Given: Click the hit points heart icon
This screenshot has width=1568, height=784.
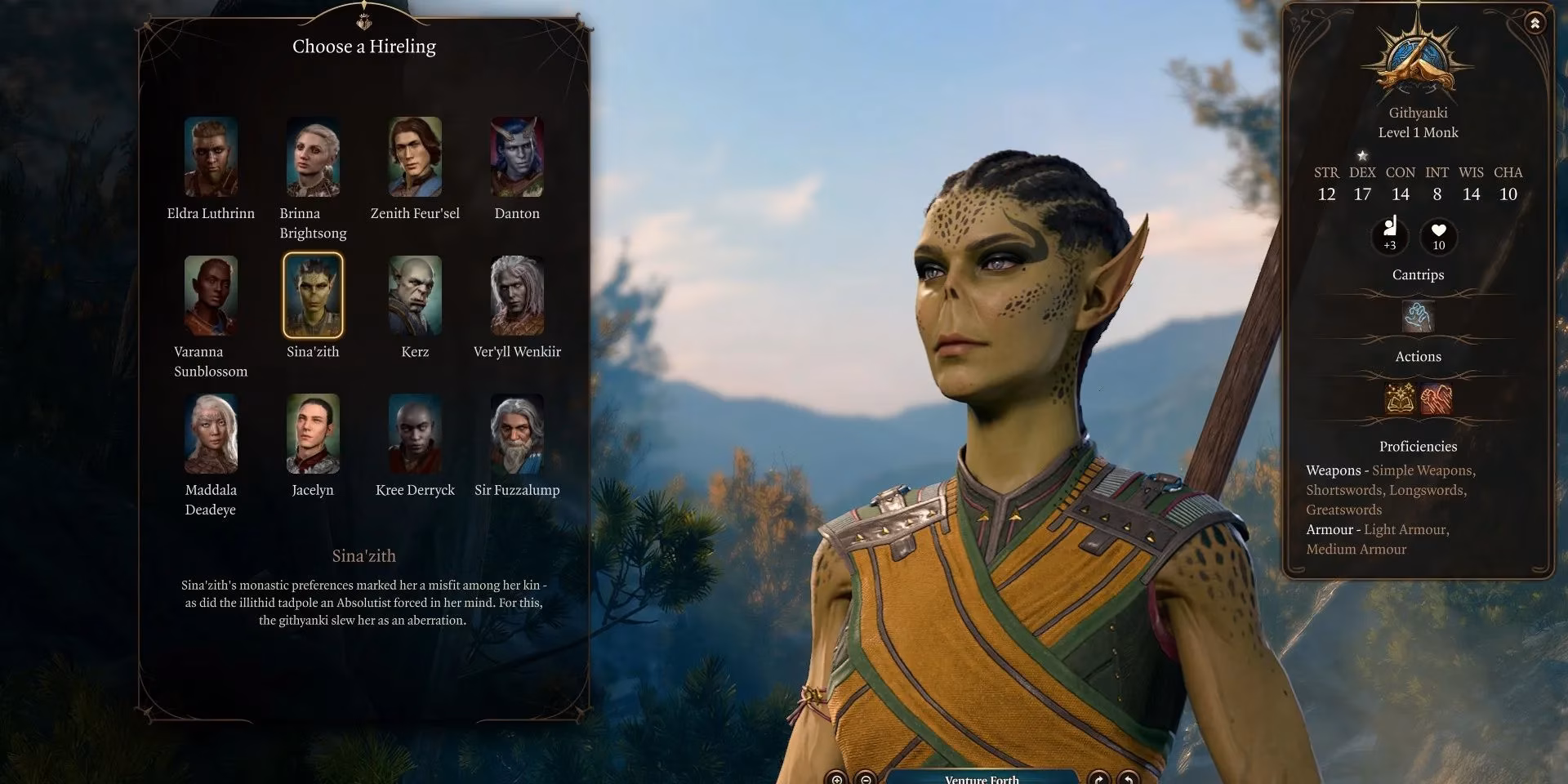Looking at the screenshot, I should [1438, 237].
